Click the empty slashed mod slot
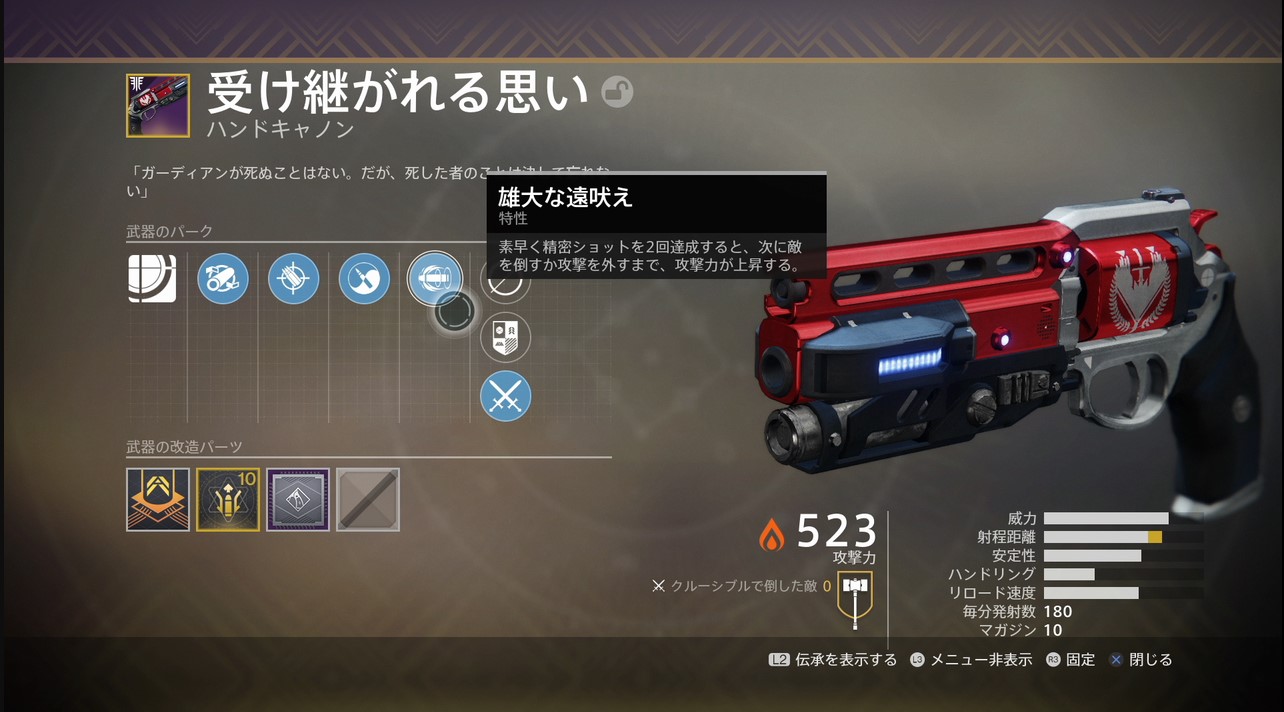 pyautogui.click(x=368, y=499)
